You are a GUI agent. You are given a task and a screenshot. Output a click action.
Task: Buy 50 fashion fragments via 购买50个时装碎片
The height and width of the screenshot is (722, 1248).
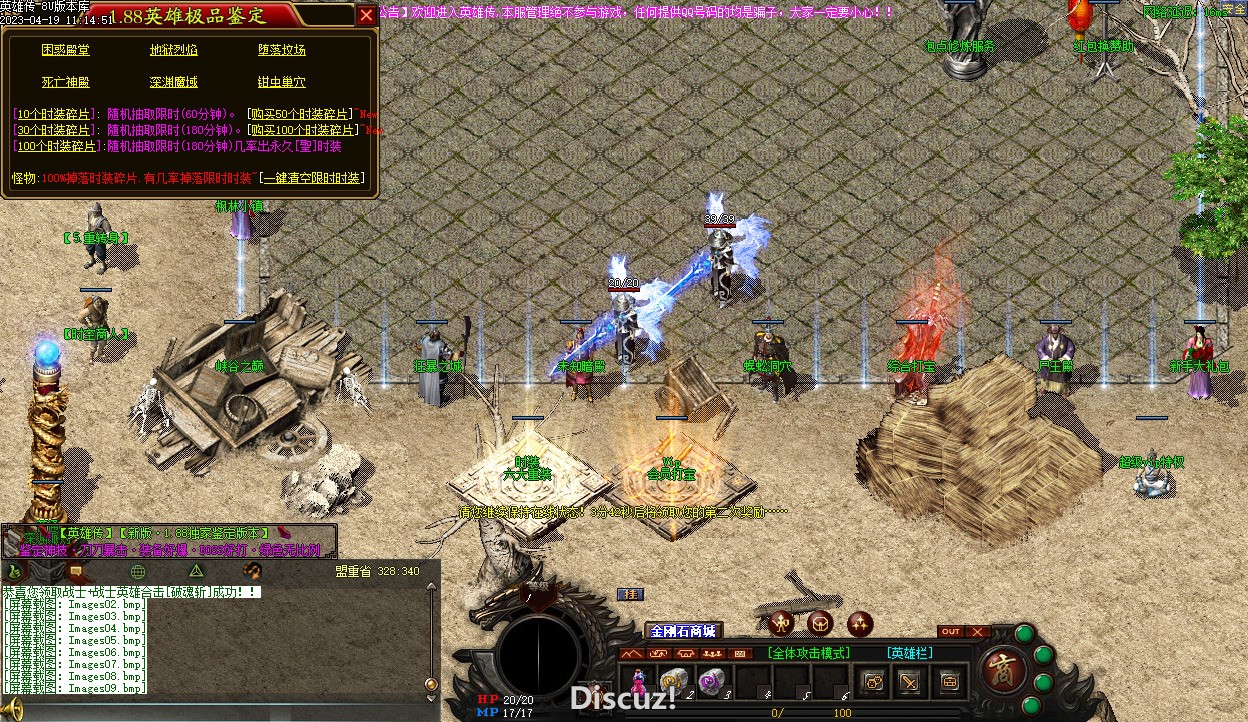click(302, 114)
